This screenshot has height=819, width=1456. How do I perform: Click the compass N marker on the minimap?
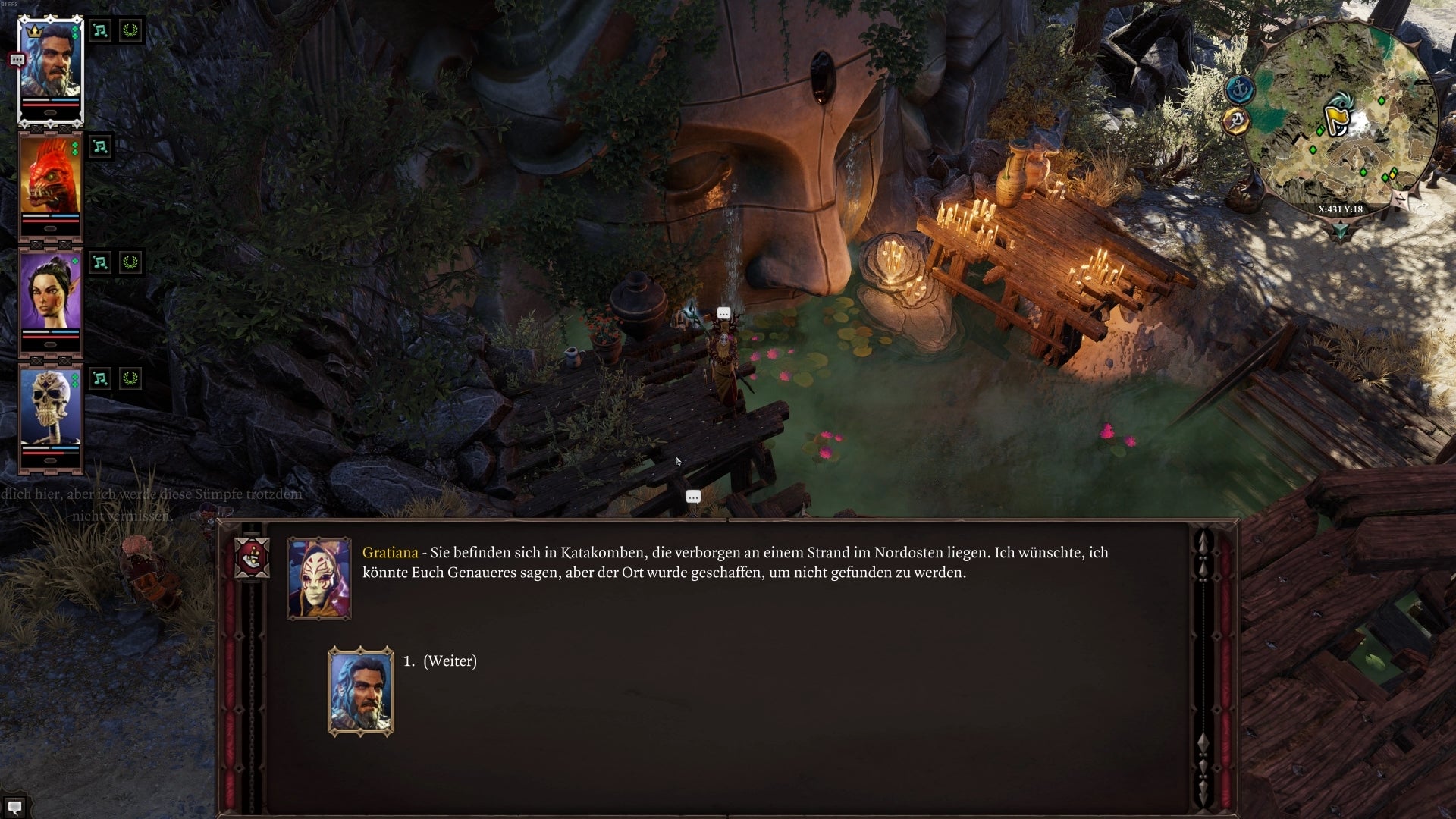coord(1401,199)
